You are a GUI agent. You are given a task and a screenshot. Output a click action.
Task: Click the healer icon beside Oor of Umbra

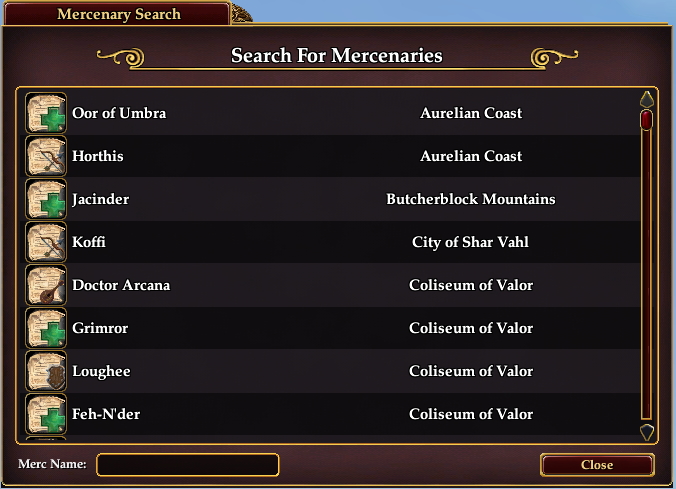point(45,114)
